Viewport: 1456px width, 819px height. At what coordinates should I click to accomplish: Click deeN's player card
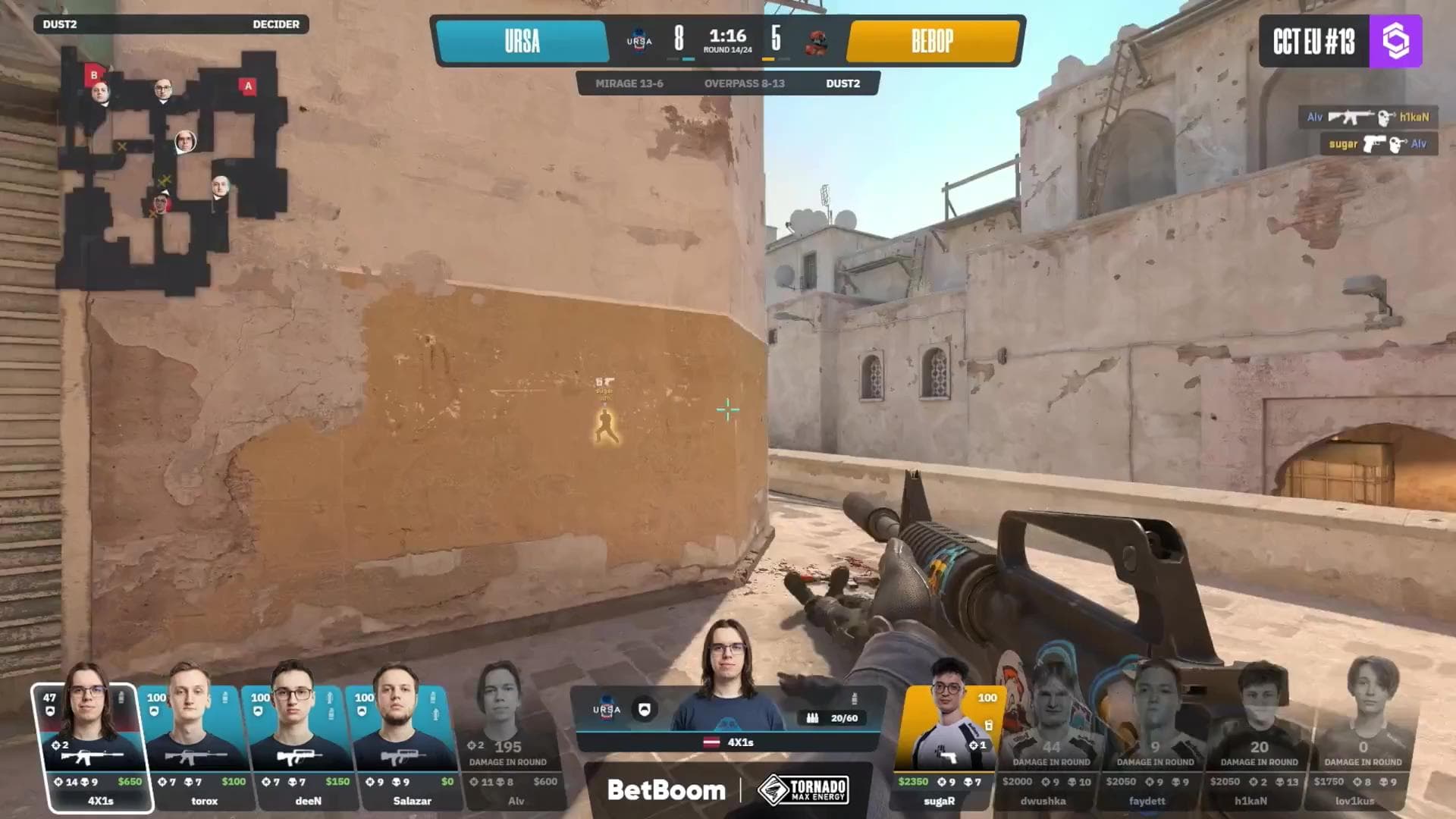click(300, 747)
